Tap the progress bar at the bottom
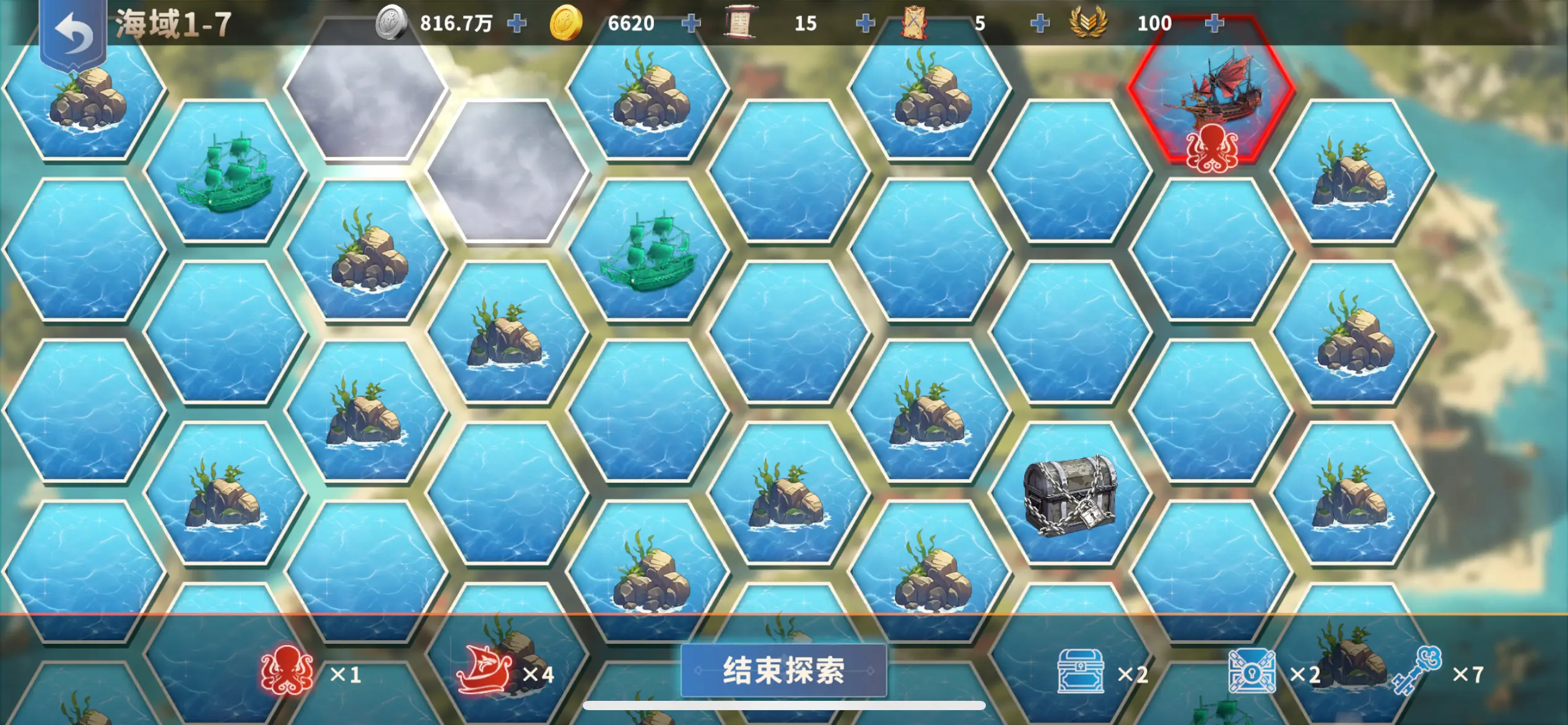Image resolution: width=1568 pixels, height=725 pixels. pyautogui.click(x=784, y=704)
